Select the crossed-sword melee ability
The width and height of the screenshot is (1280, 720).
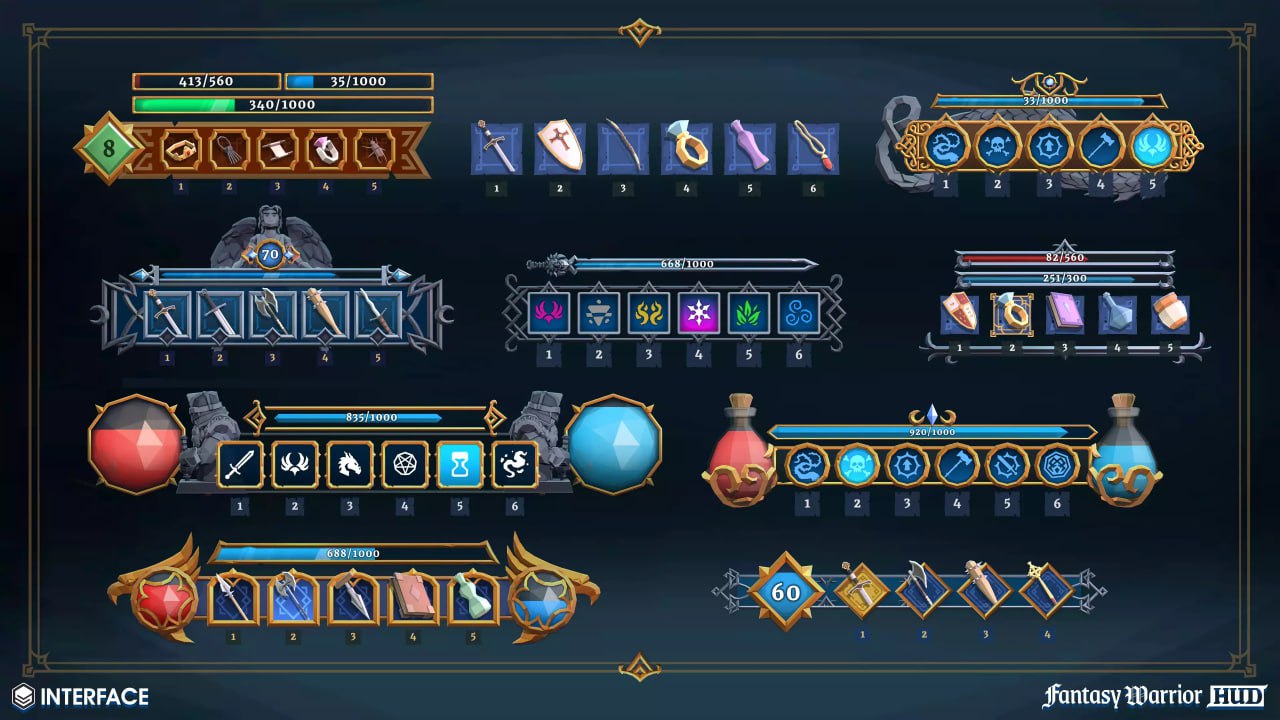[x=239, y=463]
